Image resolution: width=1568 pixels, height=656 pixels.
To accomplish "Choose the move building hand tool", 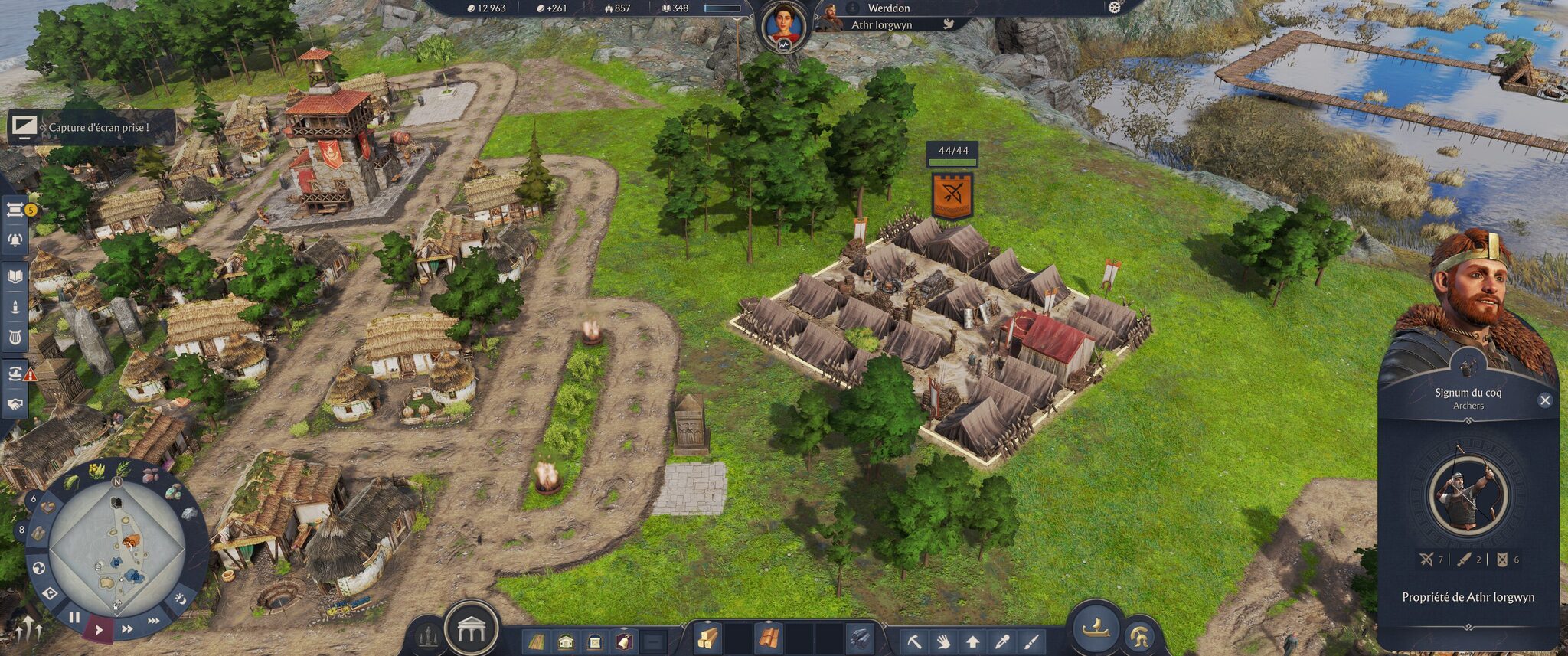I will (x=943, y=641).
